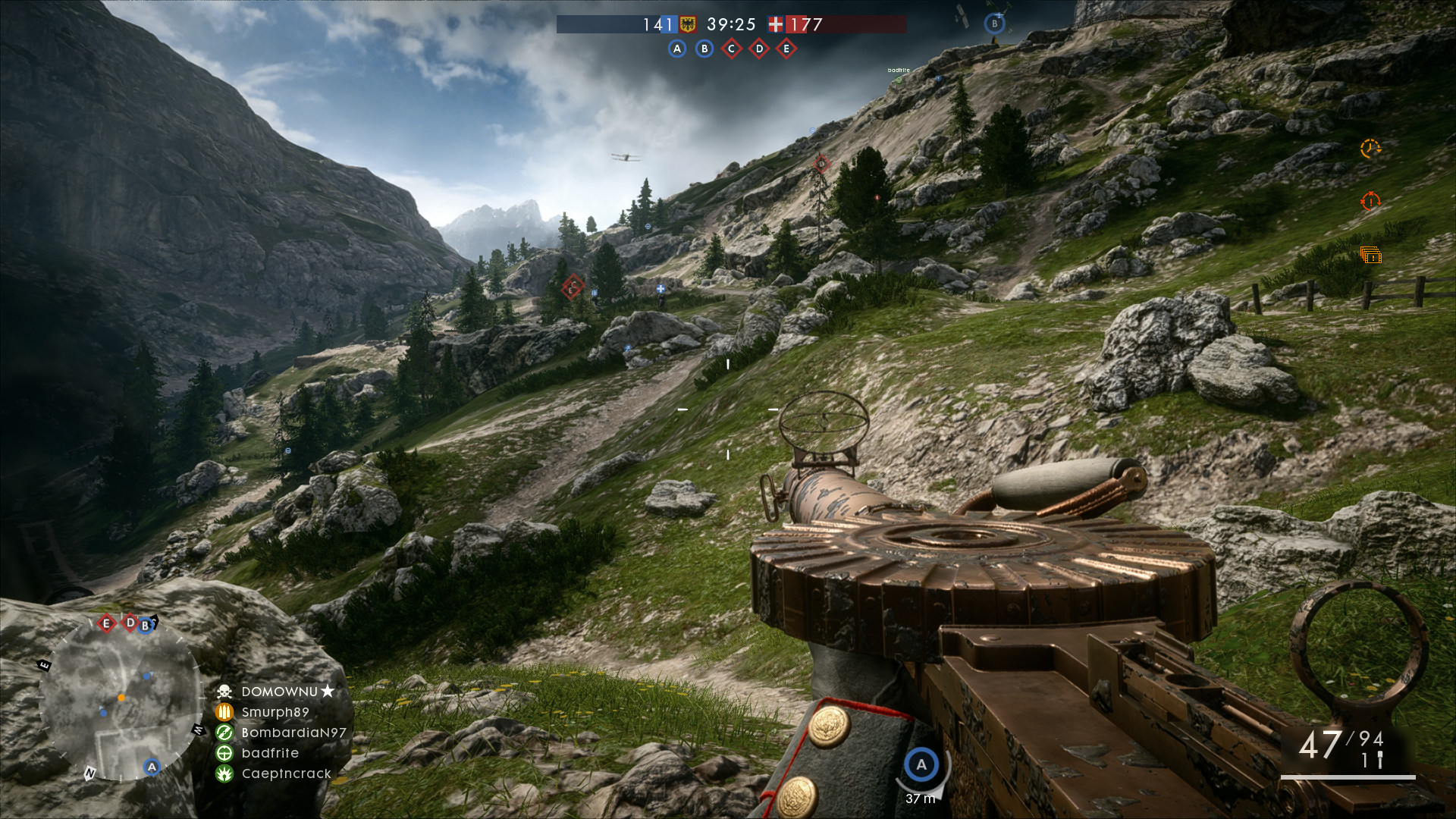Screen dimensions: 1456x819
Task: Choose the red C flag under the timer
Action: tap(732, 49)
